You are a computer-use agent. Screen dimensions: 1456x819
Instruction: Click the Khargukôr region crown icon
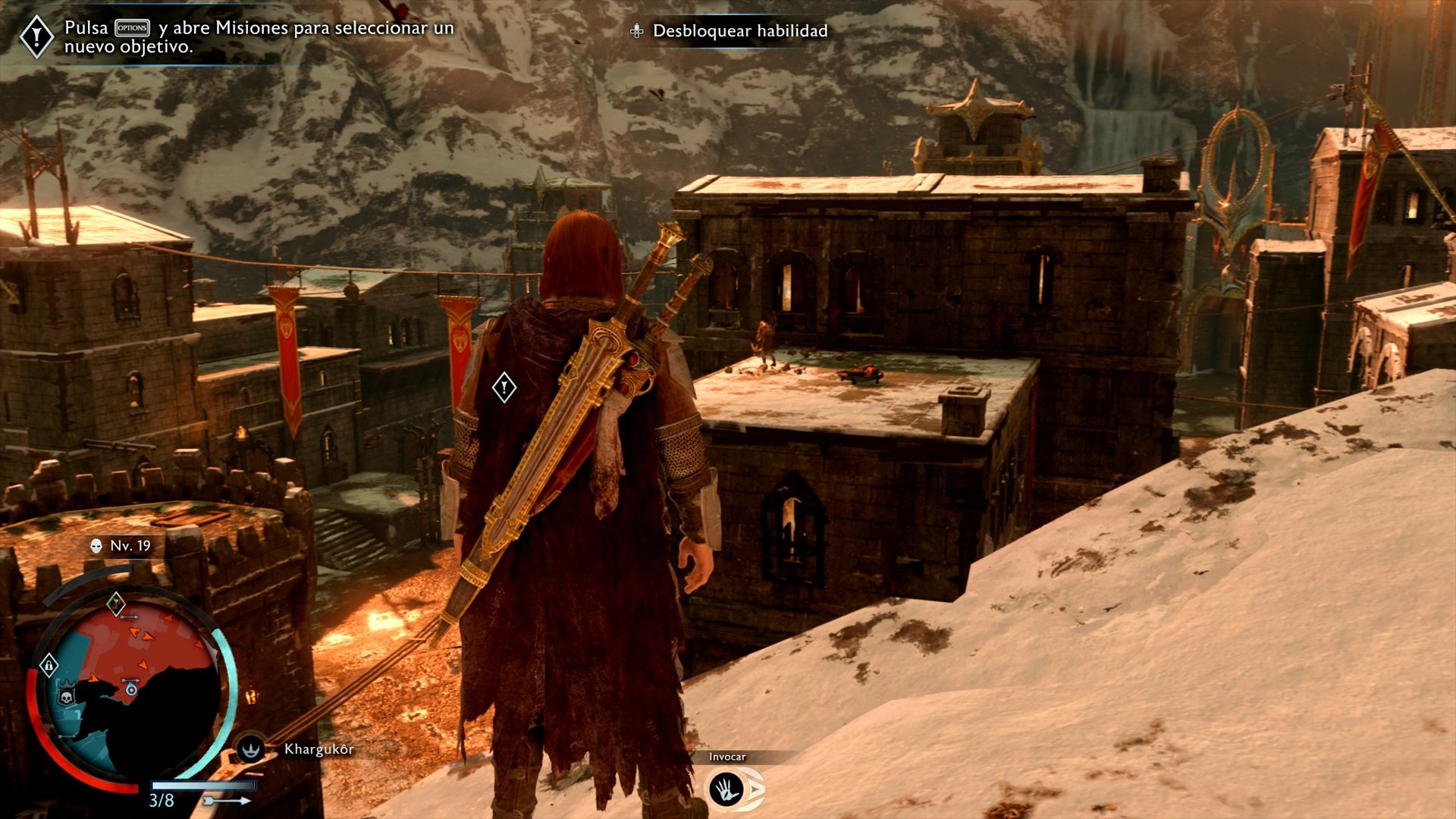pos(250,749)
